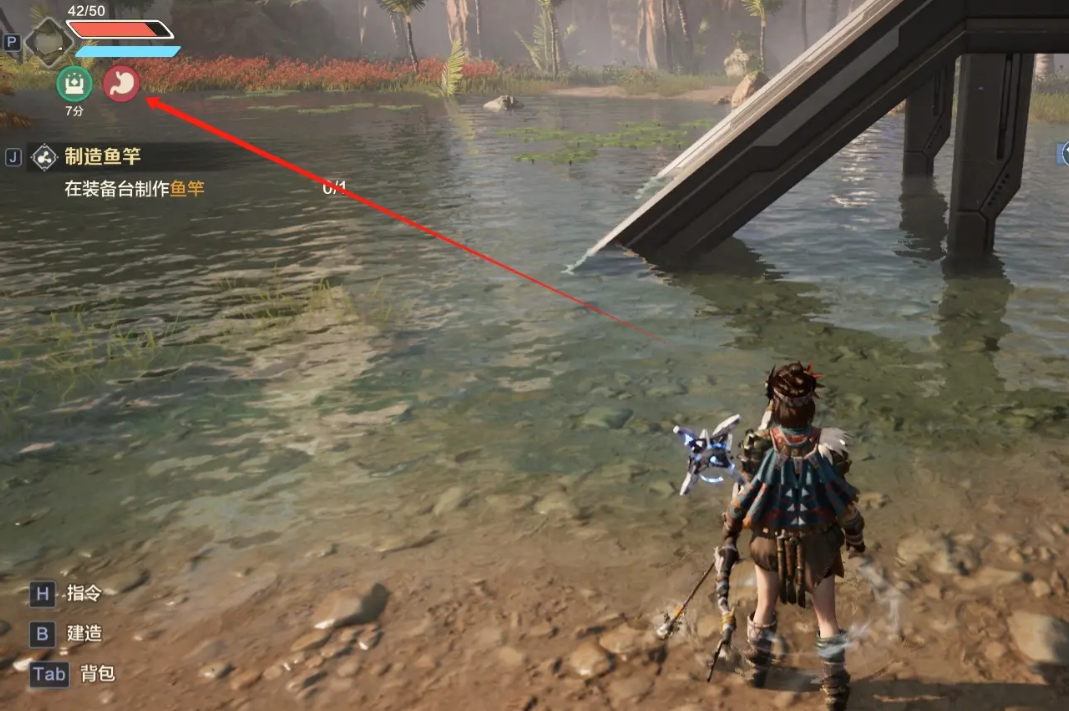Screen dimensions: 1069x711
Task: Open the 制造鱼竿 quest tracker entry
Action: [x=101, y=157]
